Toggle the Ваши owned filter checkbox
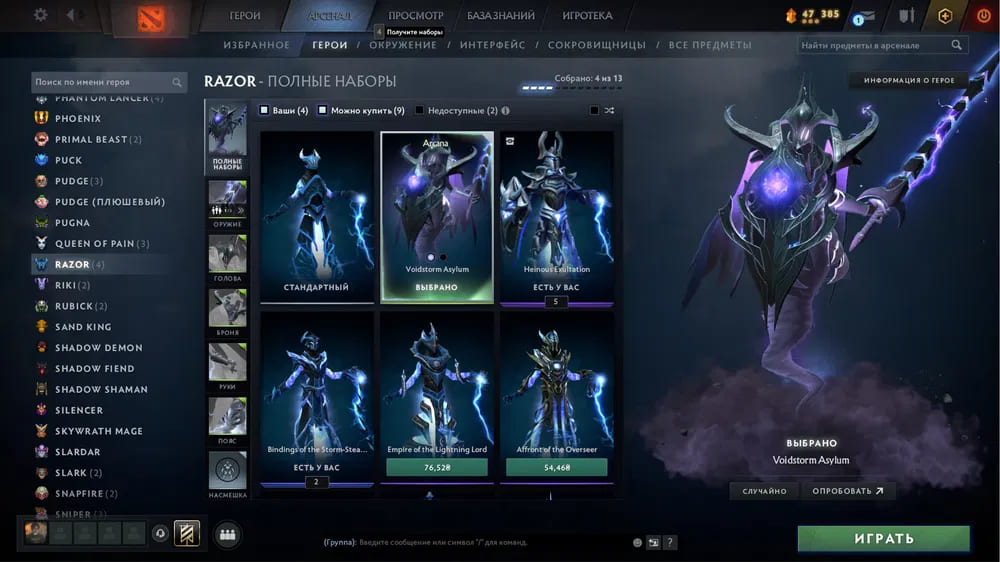The image size is (1000, 562). point(264,111)
